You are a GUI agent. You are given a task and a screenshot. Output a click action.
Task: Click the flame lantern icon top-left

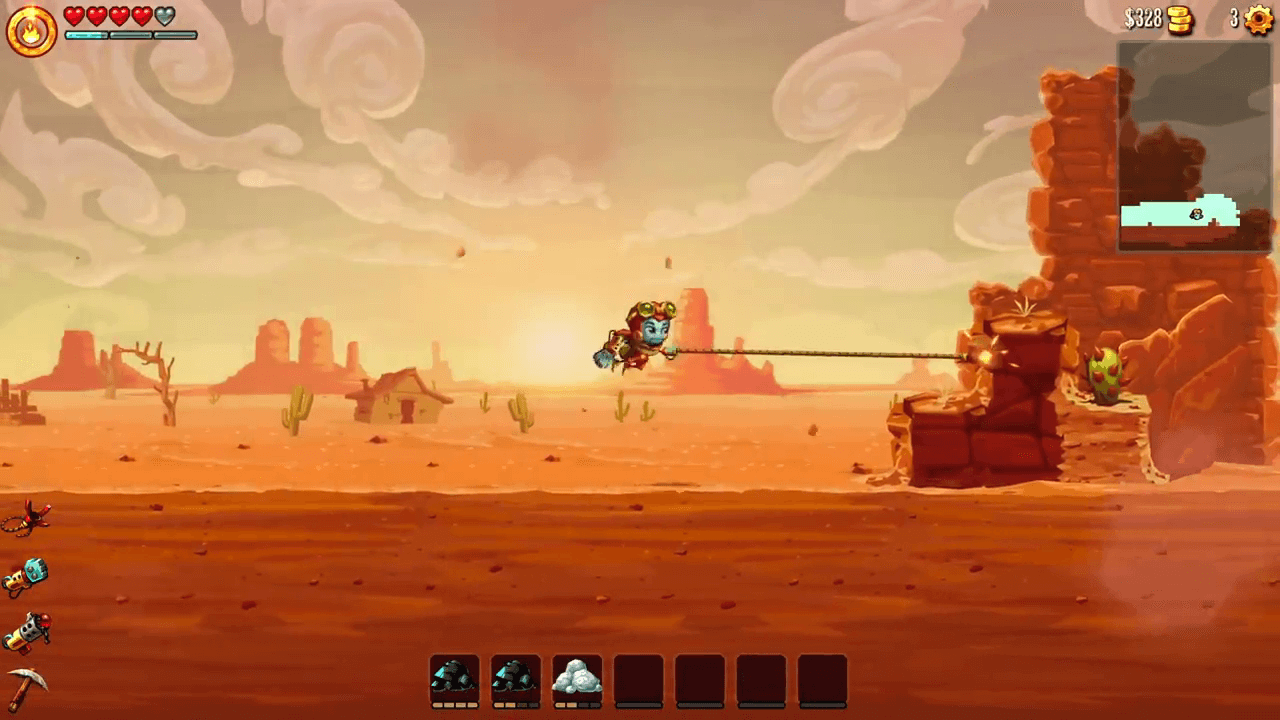(x=30, y=30)
